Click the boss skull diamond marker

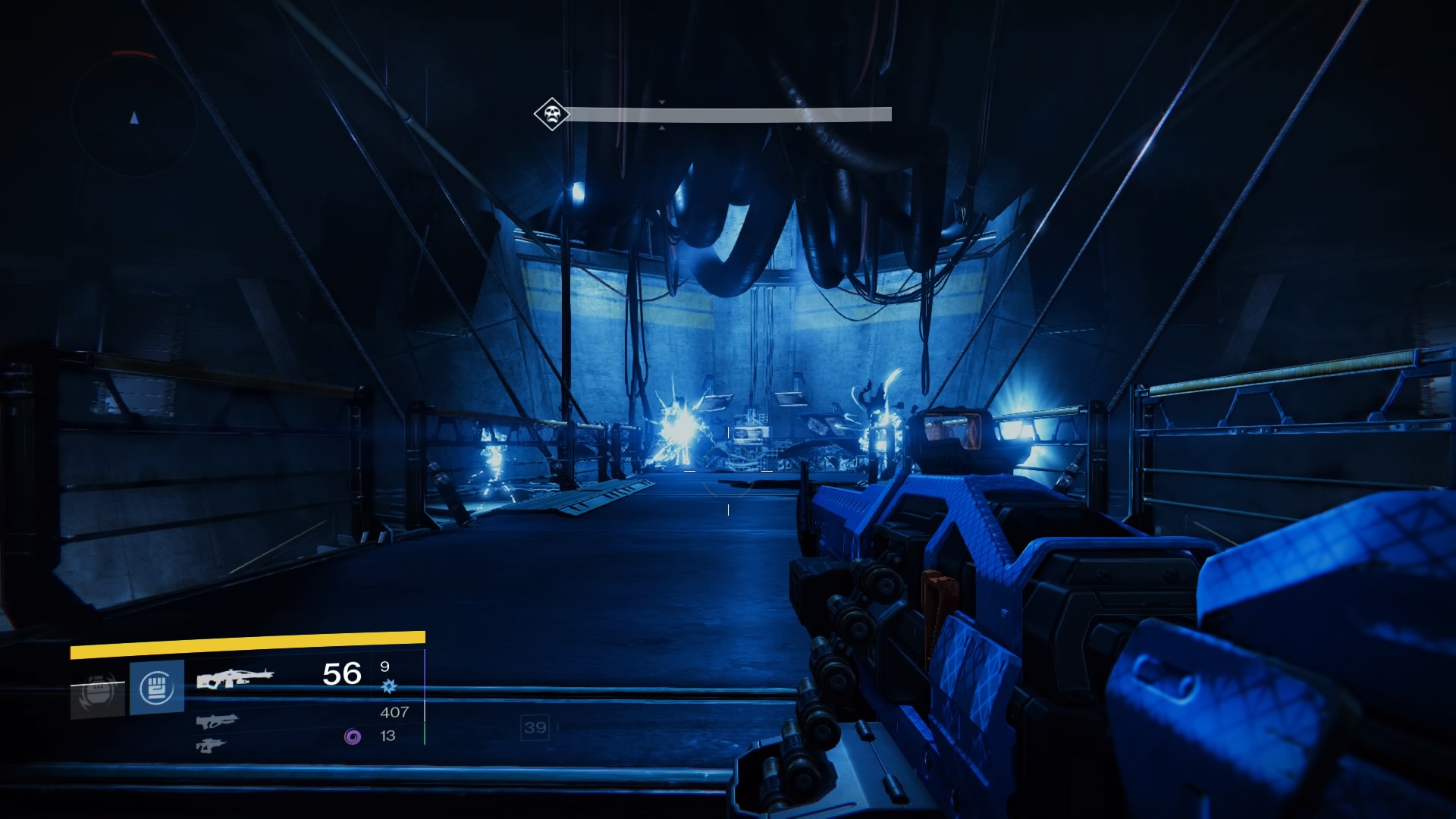click(x=551, y=115)
